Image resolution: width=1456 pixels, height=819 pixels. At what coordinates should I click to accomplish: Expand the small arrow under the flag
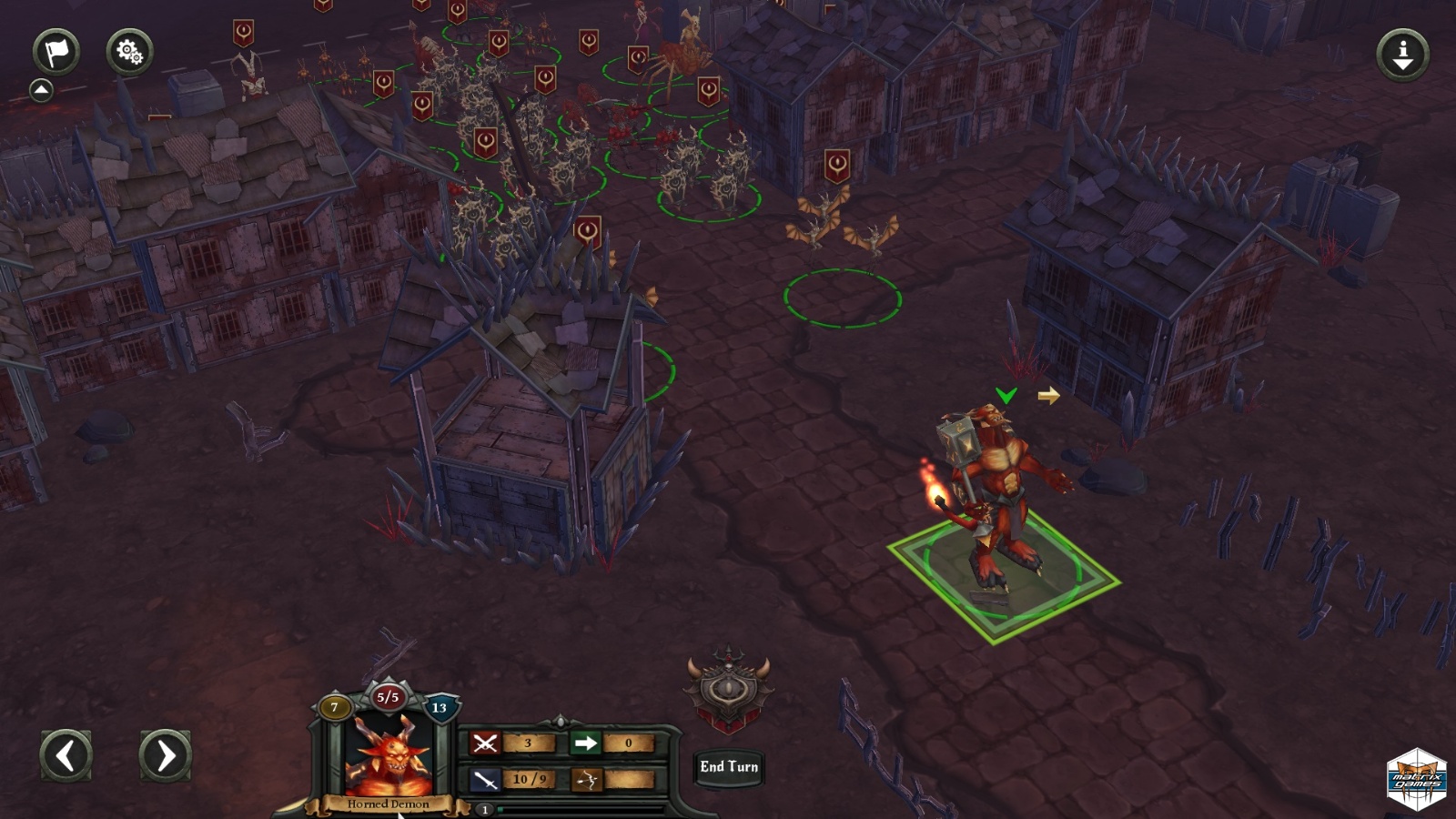(41, 90)
